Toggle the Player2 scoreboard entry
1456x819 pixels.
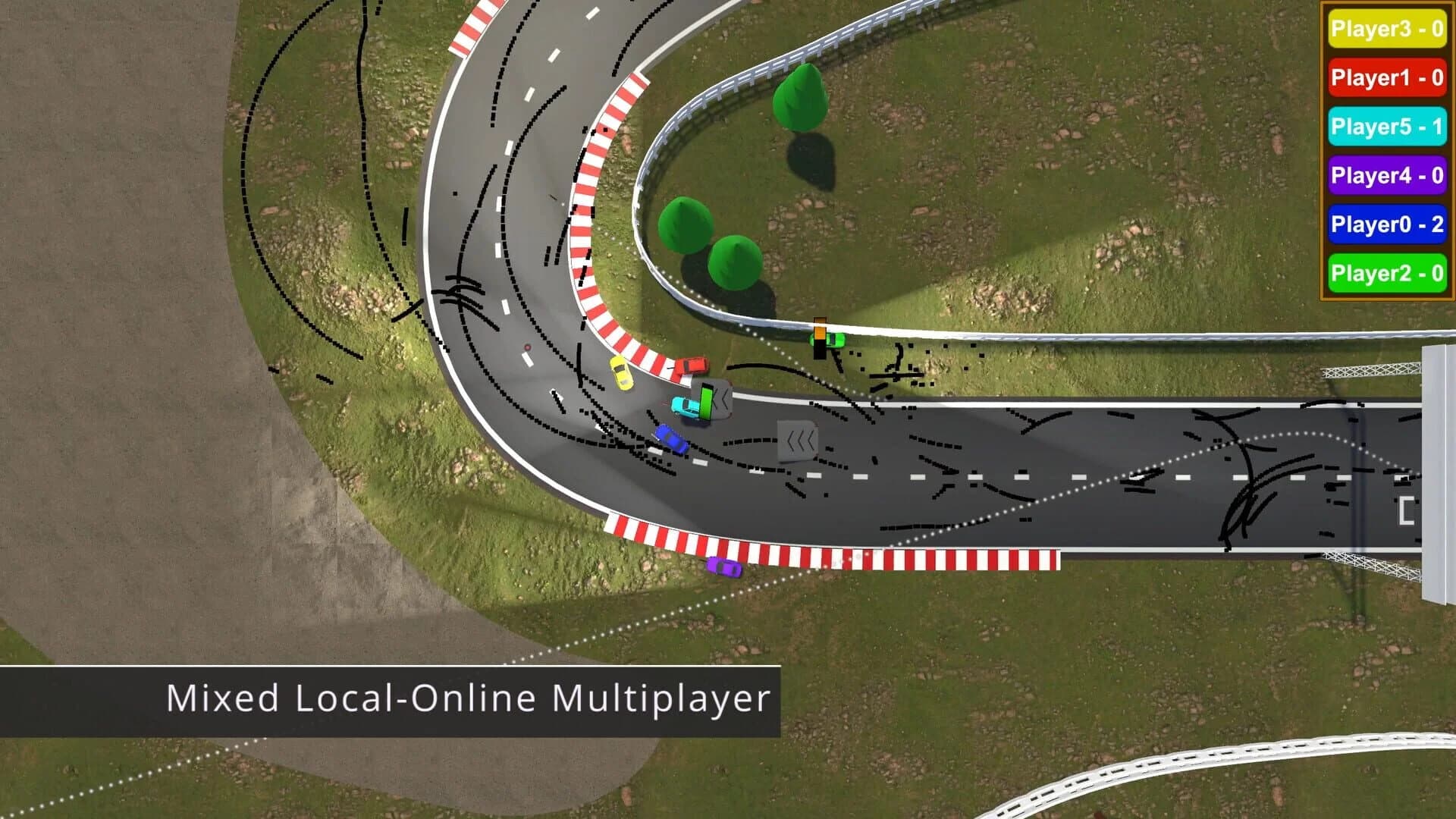tap(1386, 273)
